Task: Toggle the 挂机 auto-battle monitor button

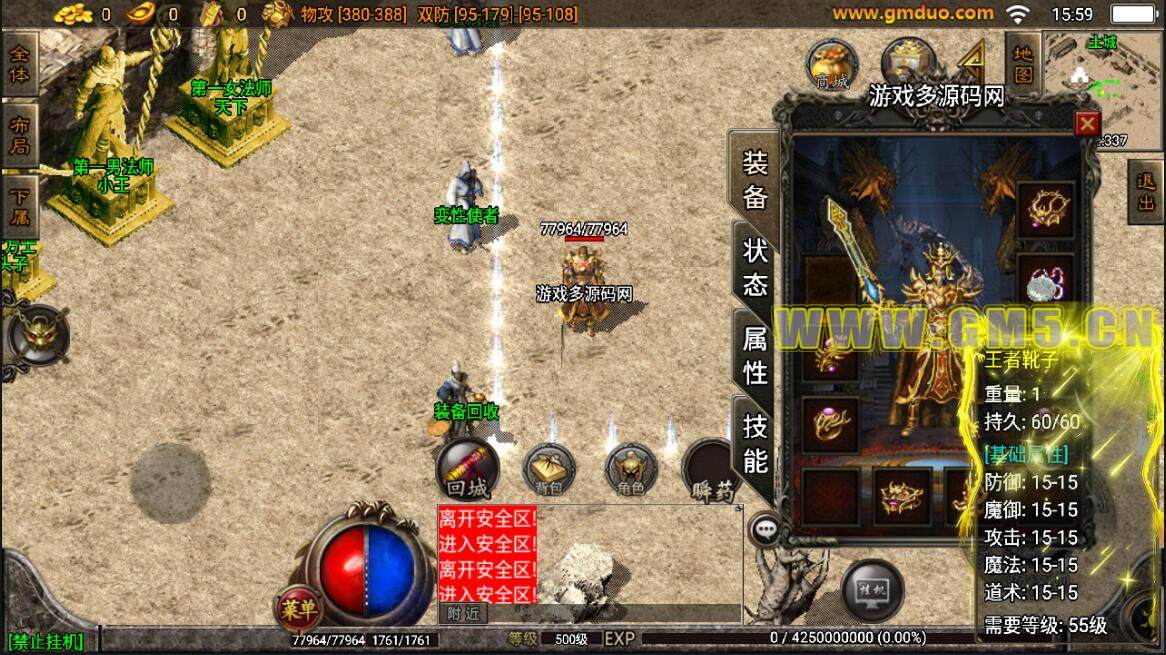Action: [x=872, y=588]
